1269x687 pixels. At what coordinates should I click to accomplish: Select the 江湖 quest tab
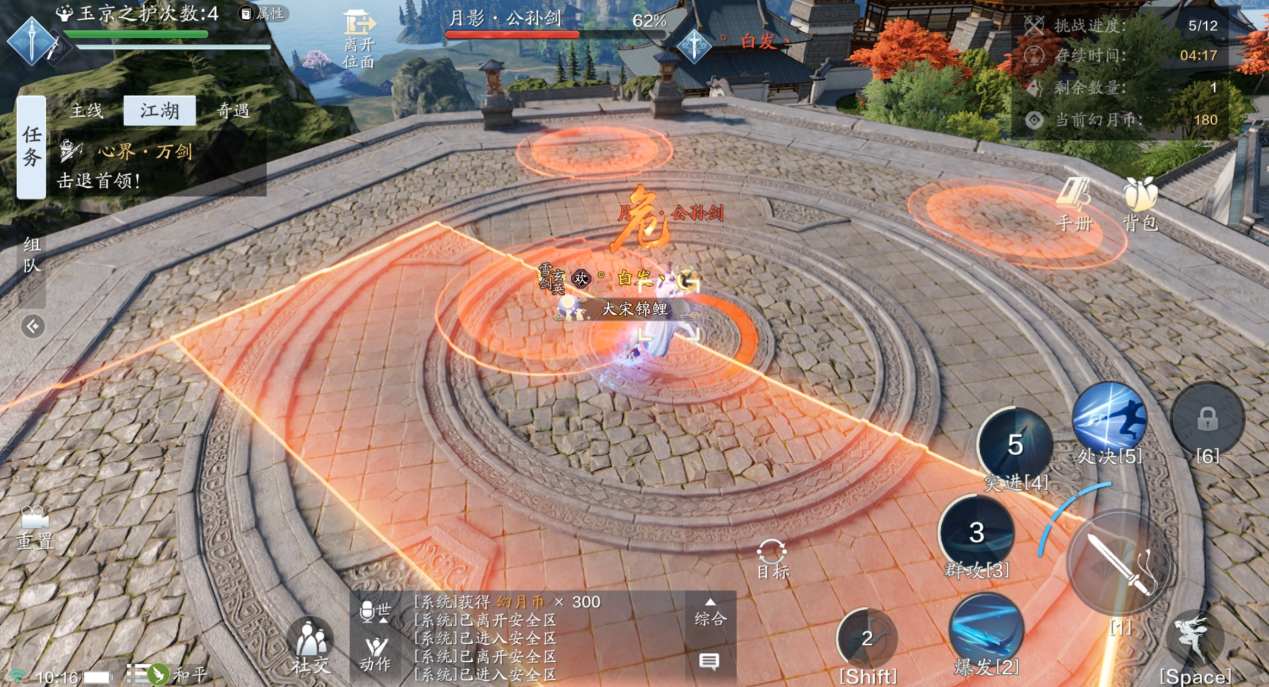point(159,111)
